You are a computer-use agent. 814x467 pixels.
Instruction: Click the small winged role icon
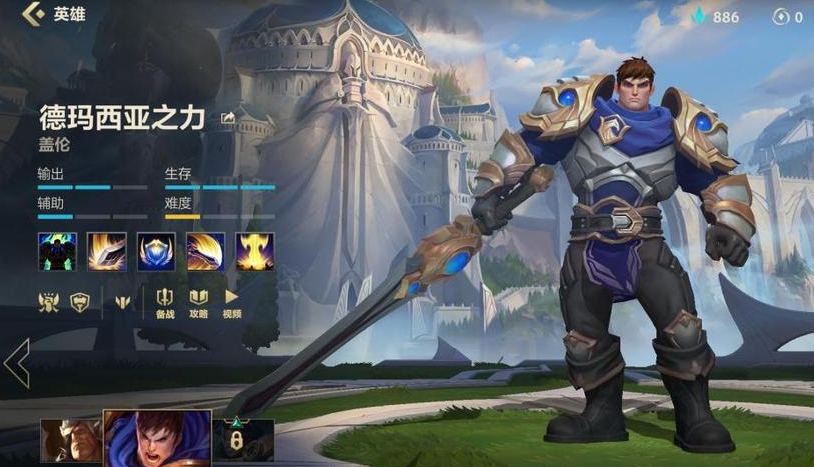coord(122,300)
